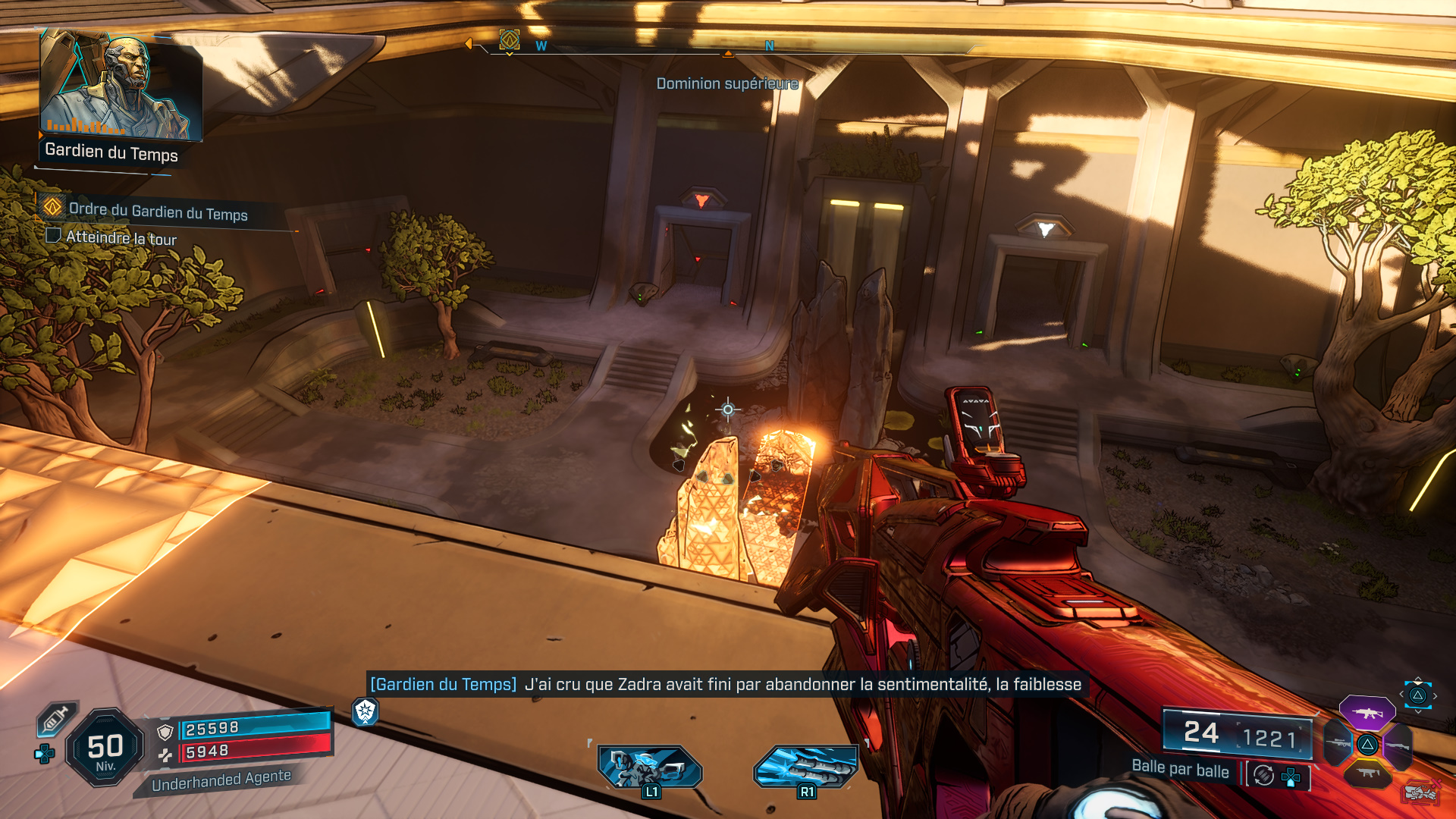This screenshot has height=819, width=1456.
Task: Select the SMG slot in the weapon wheel
Action: 1368,773
